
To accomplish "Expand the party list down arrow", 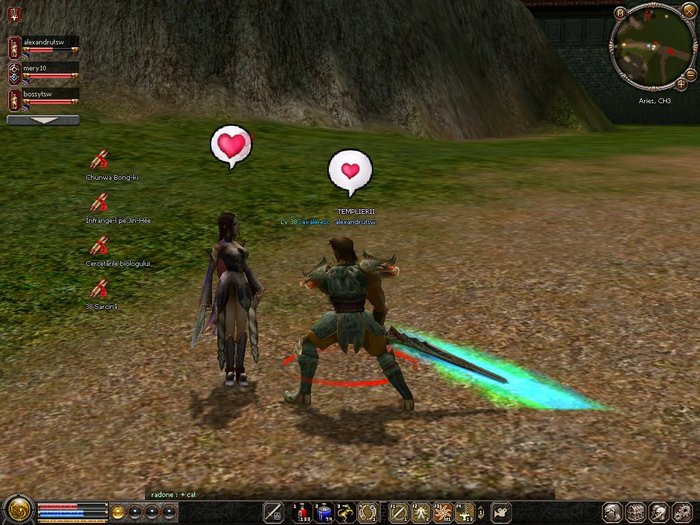I will tap(43, 120).
